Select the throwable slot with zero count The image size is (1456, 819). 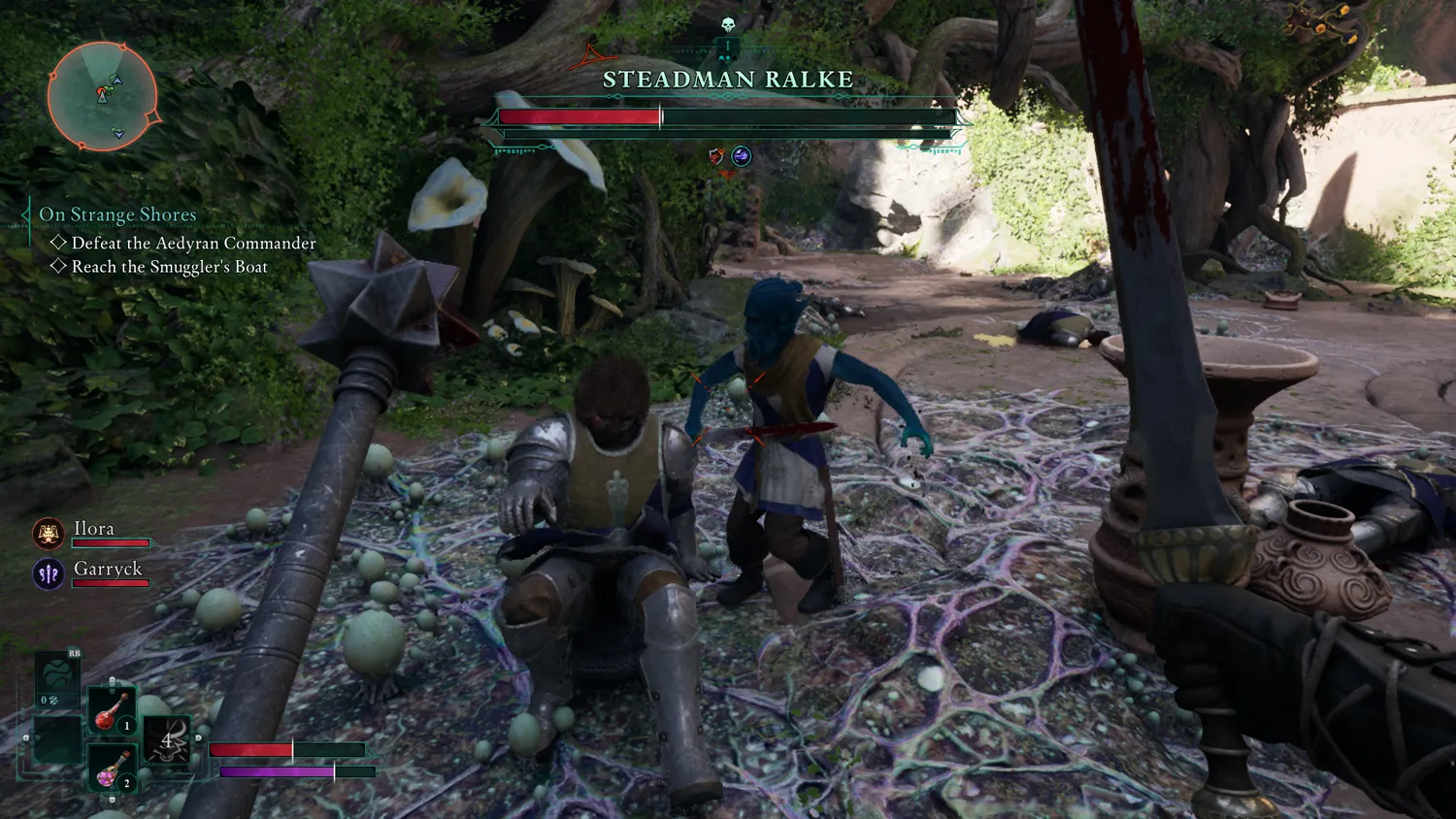[55, 679]
